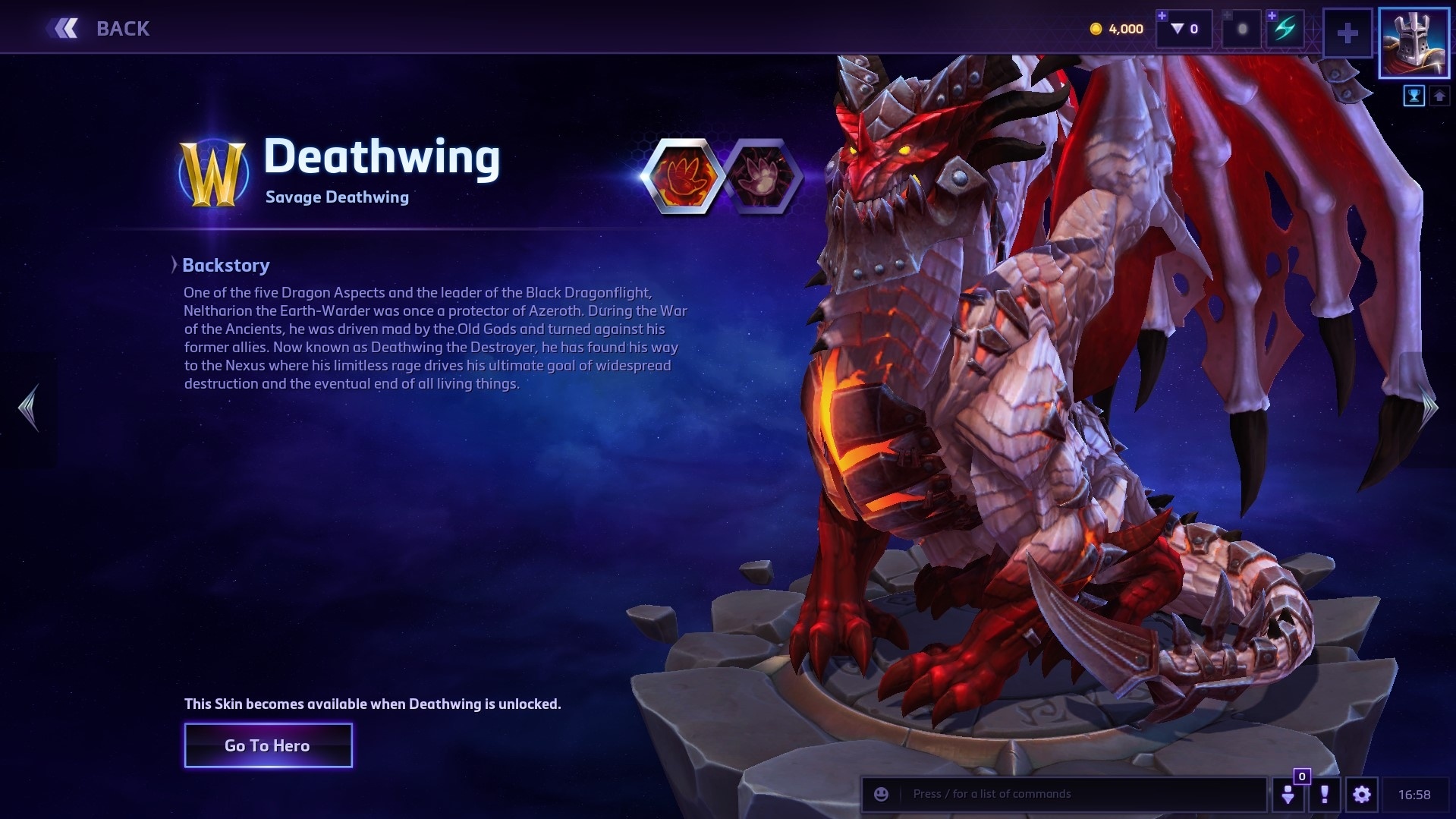Choose the purple skin tint hexagon

762,175
